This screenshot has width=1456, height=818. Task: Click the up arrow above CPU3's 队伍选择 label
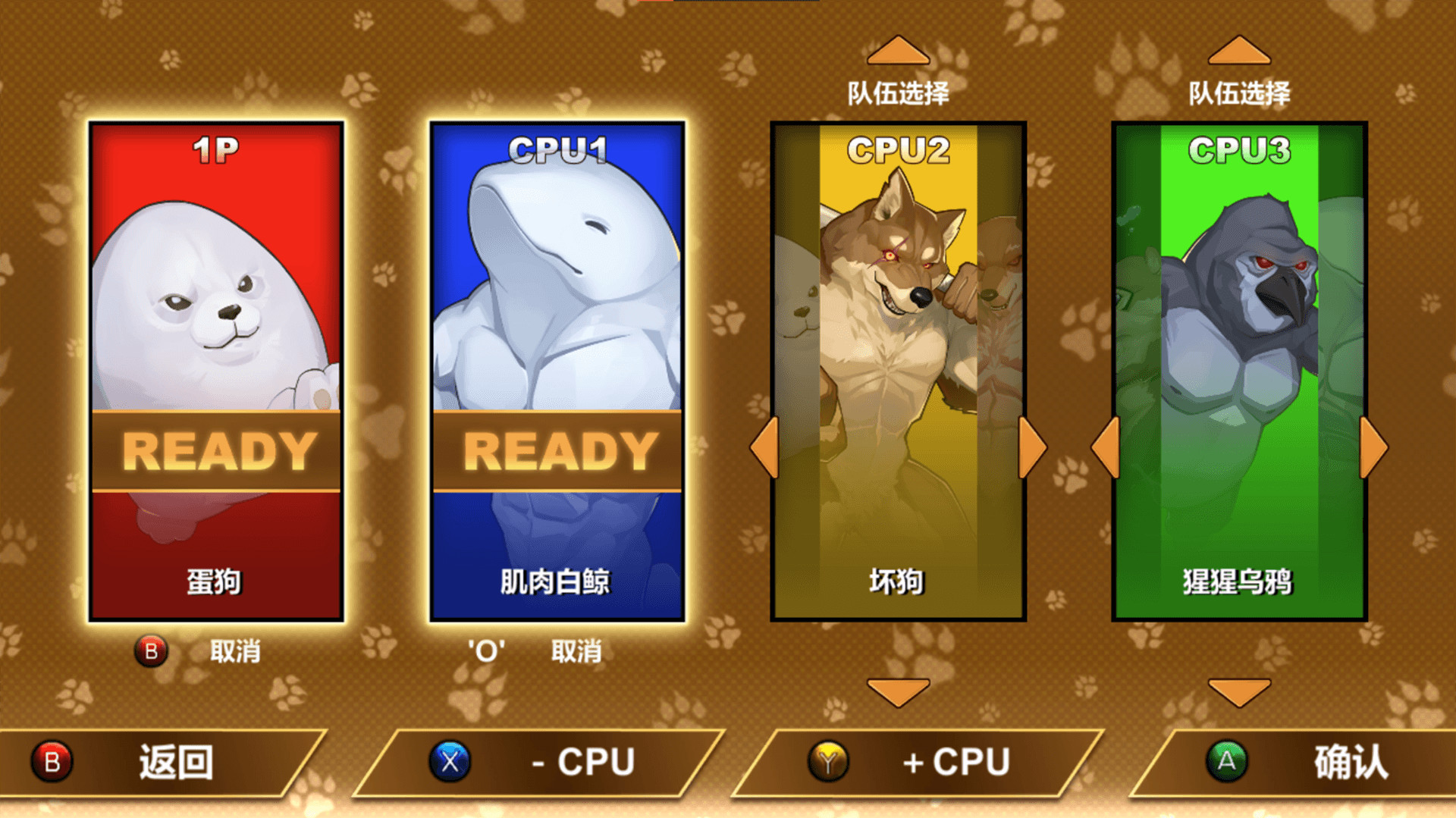[x=1238, y=49]
